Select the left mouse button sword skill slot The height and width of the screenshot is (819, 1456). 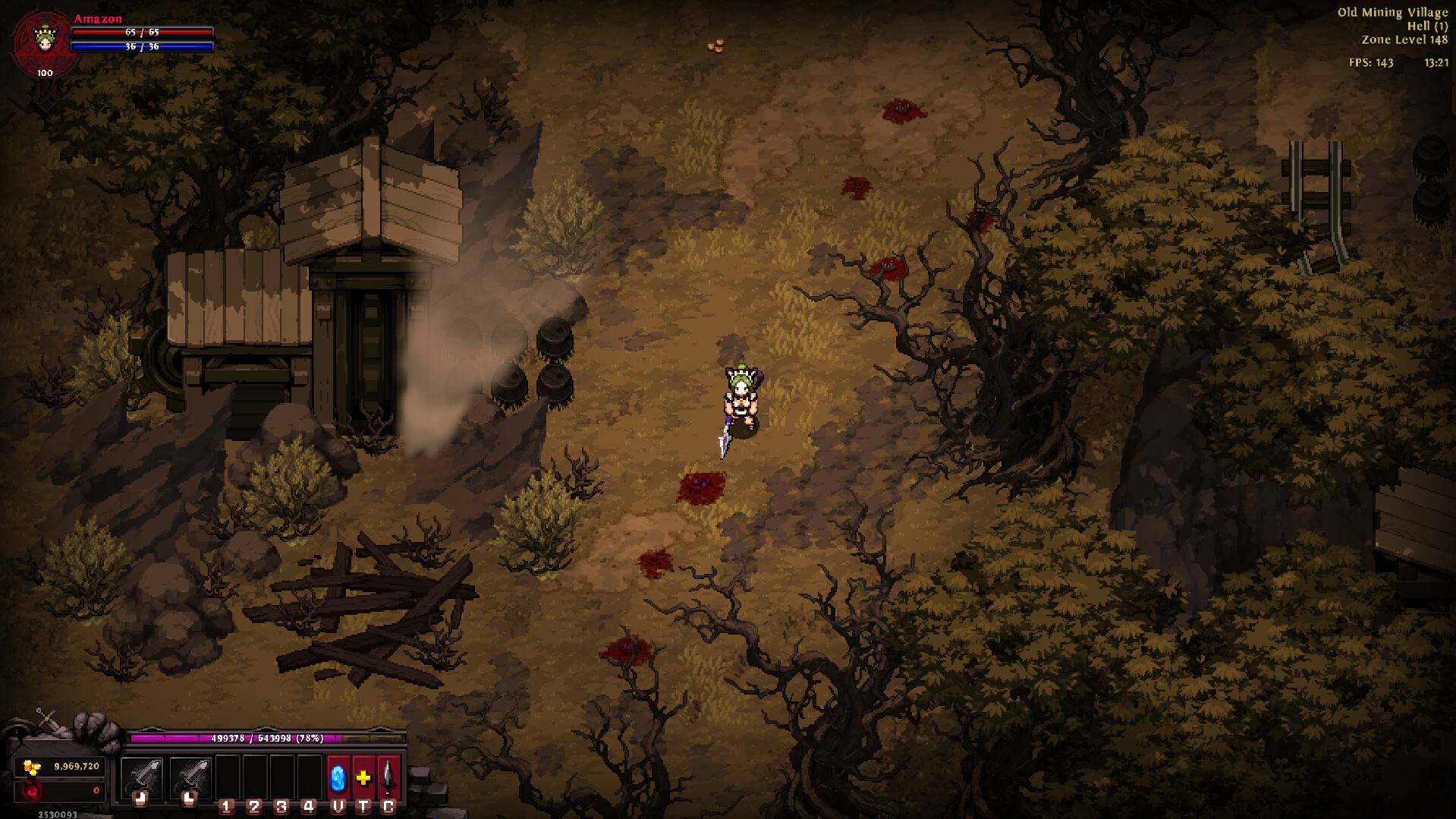point(142,777)
